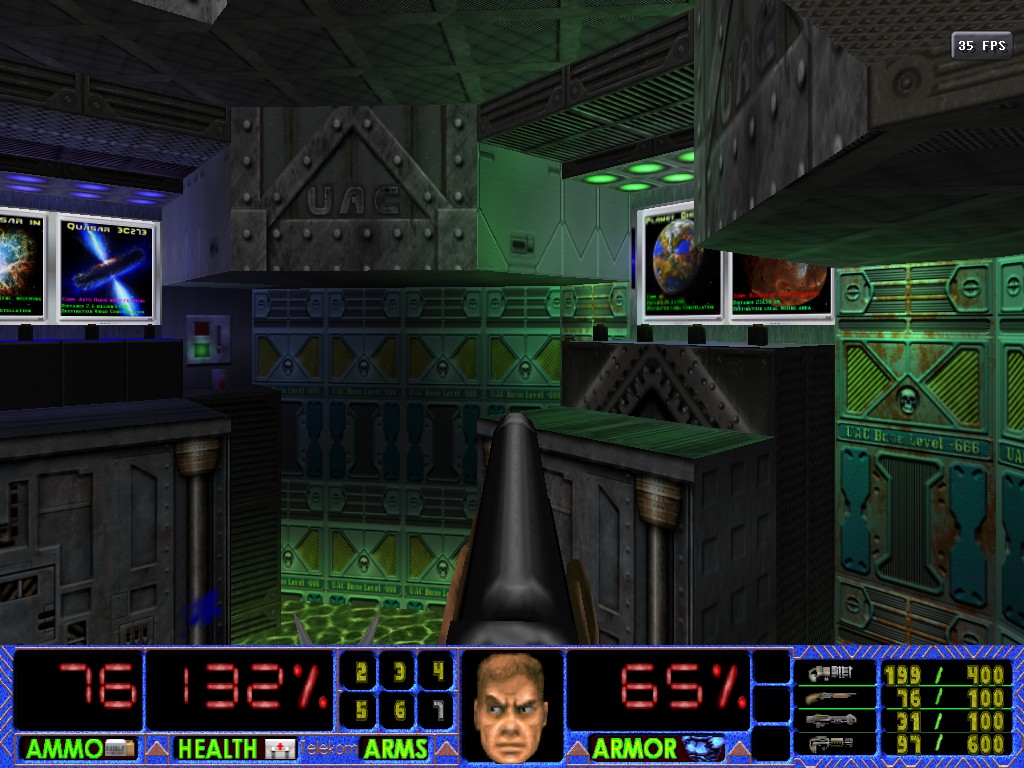The width and height of the screenshot is (1024, 768).
Task: Click the medkit icon beside Health label
Action: pos(281,748)
